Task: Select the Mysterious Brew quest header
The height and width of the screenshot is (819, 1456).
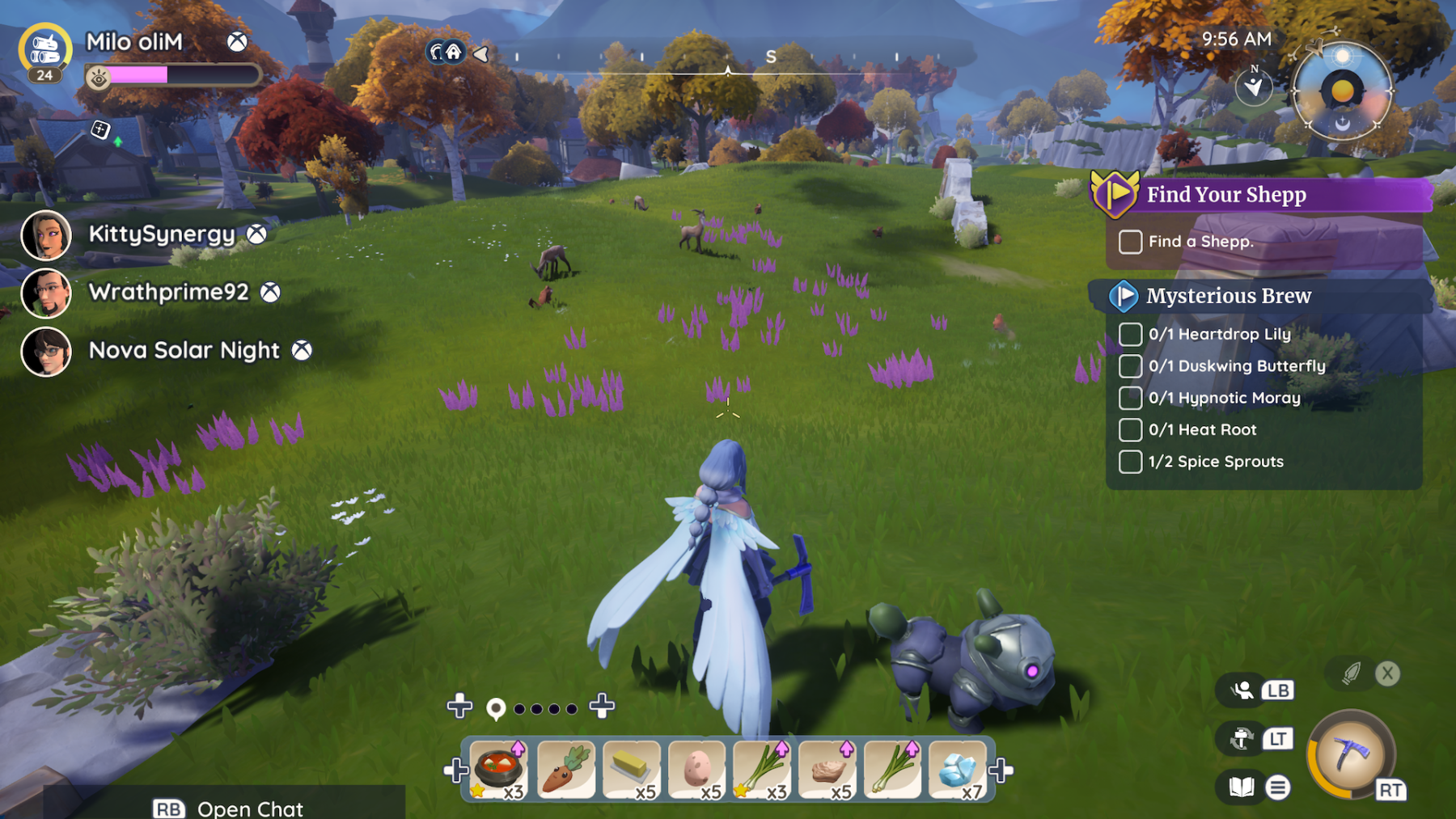Action: tap(1228, 296)
